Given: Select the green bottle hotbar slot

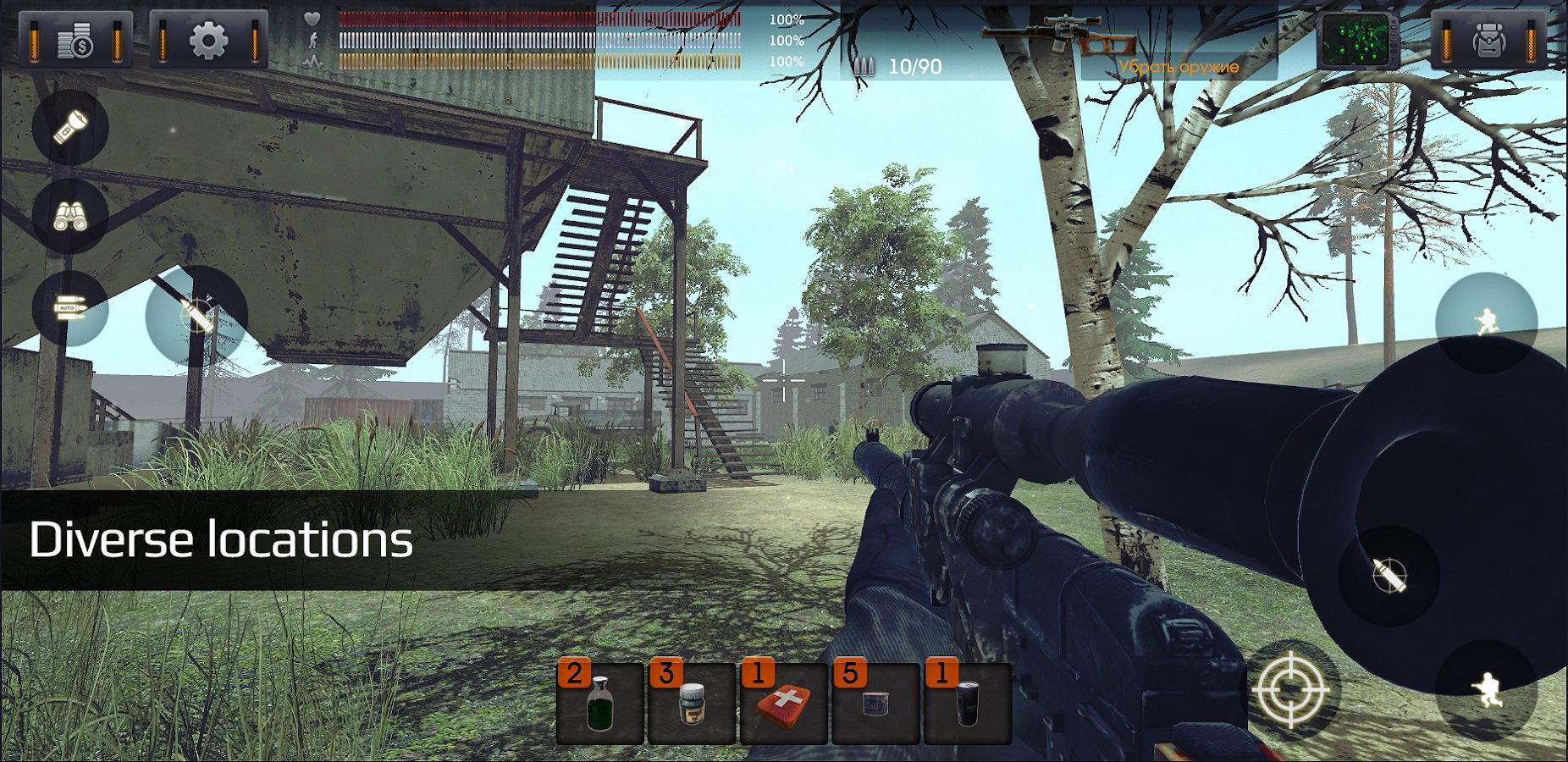Looking at the screenshot, I should click(x=600, y=703).
